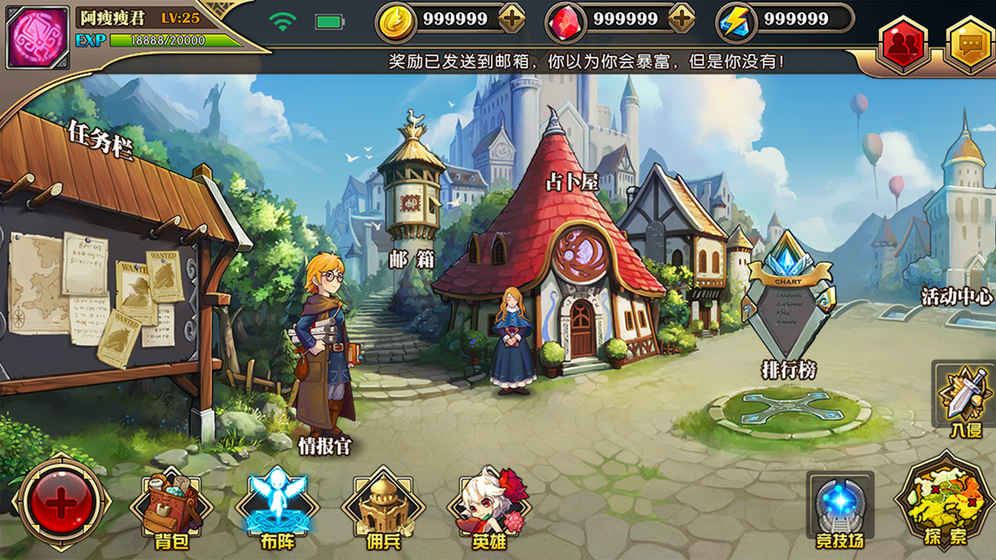Add more gold coins with plus button
This screenshot has height=560, width=996.
point(511,18)
